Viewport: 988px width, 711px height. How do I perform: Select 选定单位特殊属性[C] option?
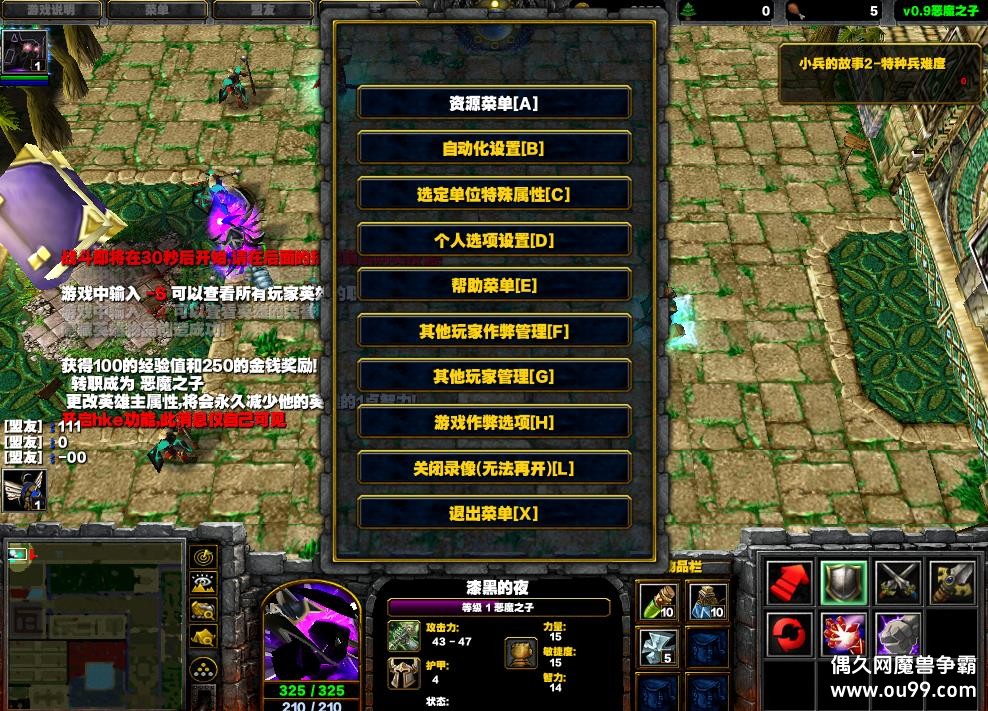[494, 194]
